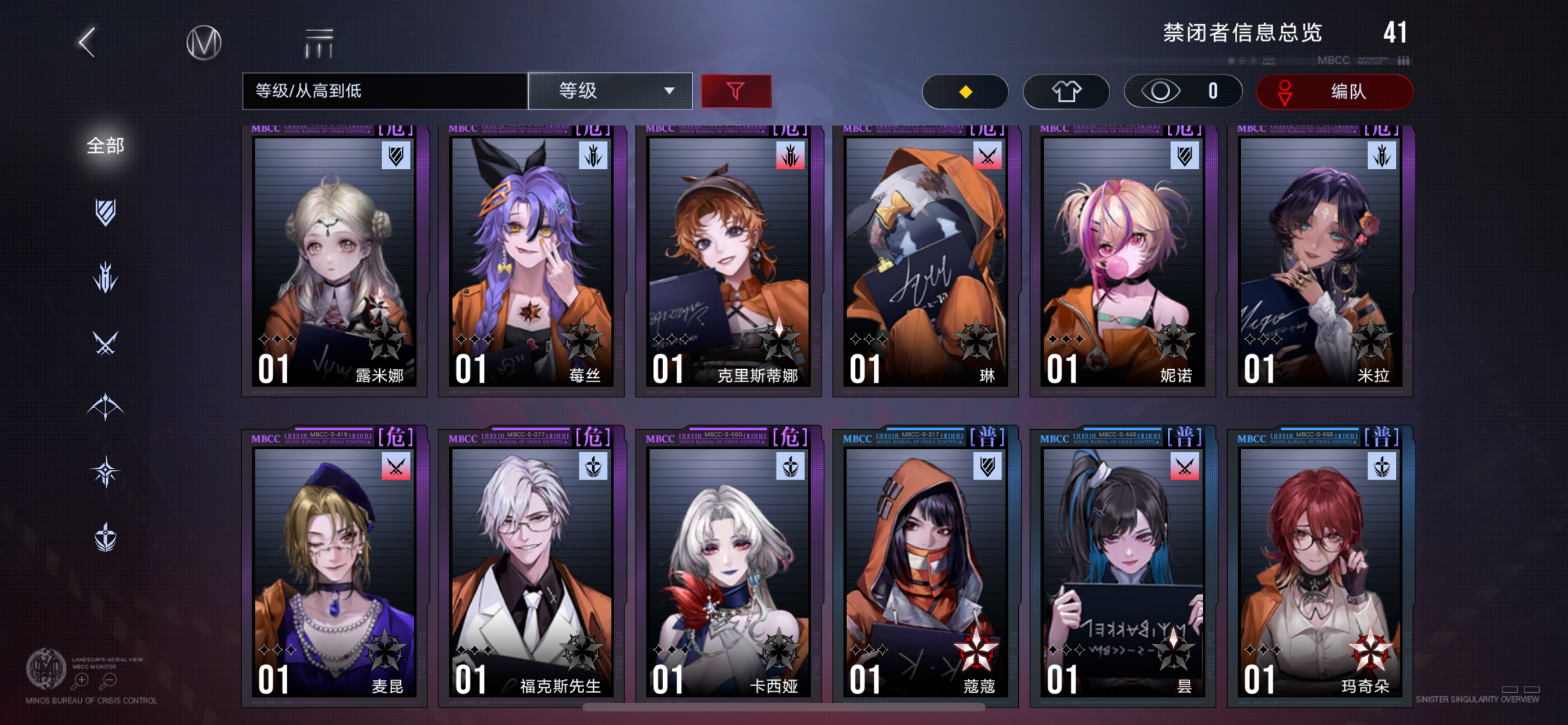Toggle the eye visibility counter showing 0
This screenshot has width=1568, height=725.
pos(1181,91)
